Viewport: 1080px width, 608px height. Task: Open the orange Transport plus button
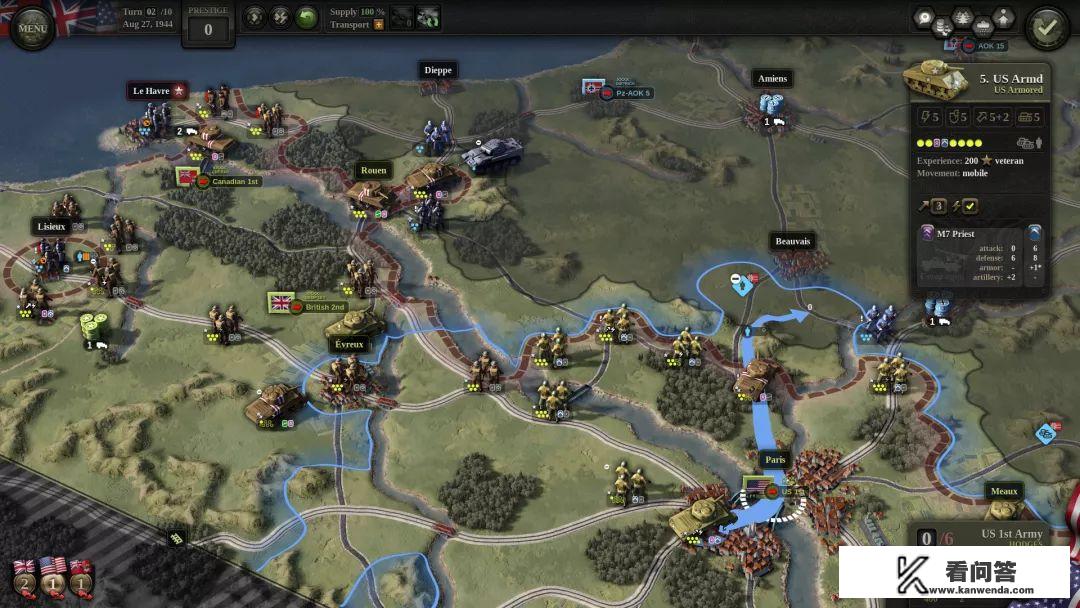click(379, 24)
